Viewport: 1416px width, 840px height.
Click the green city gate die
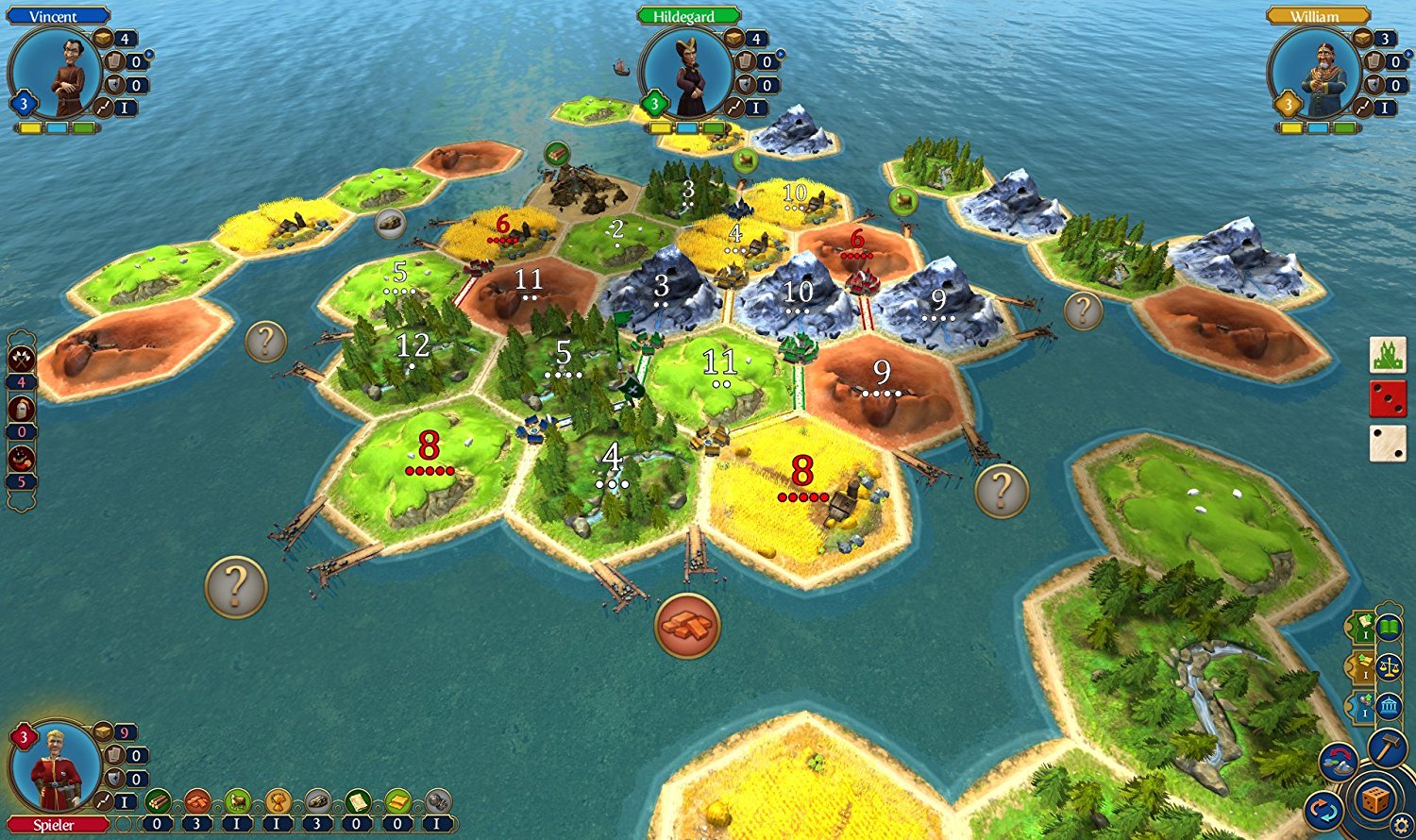click(x=1388, y=355)
